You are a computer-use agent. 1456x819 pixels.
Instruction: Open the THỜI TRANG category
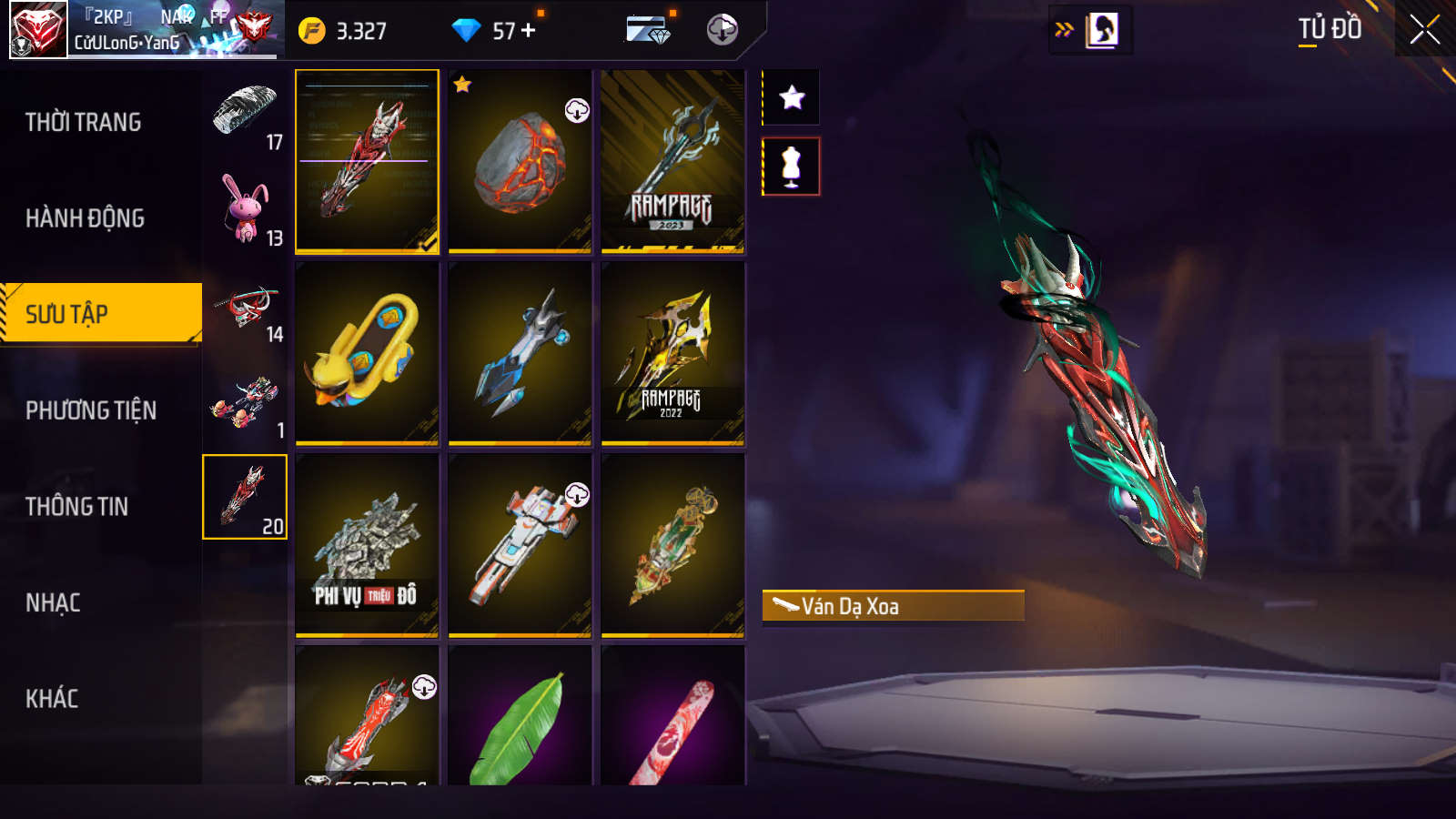(x=84, y=122)
